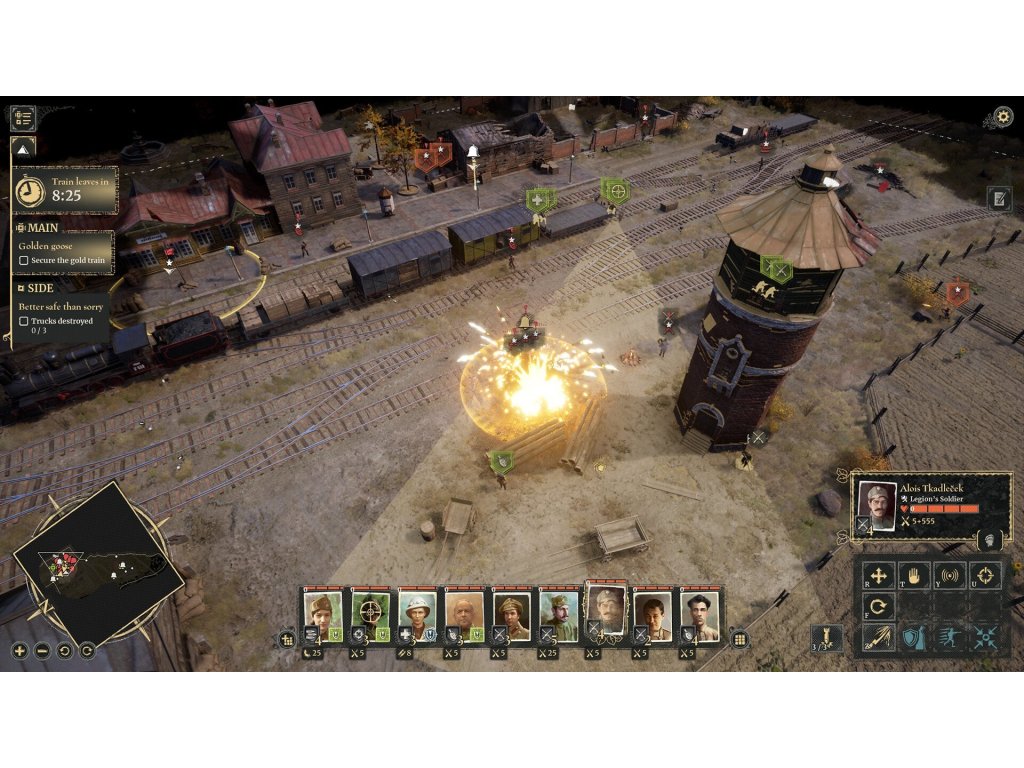Activate the shield defense ability
Image resolution: width=1024 pixels, height=768 pixels.
pos(914,638)
